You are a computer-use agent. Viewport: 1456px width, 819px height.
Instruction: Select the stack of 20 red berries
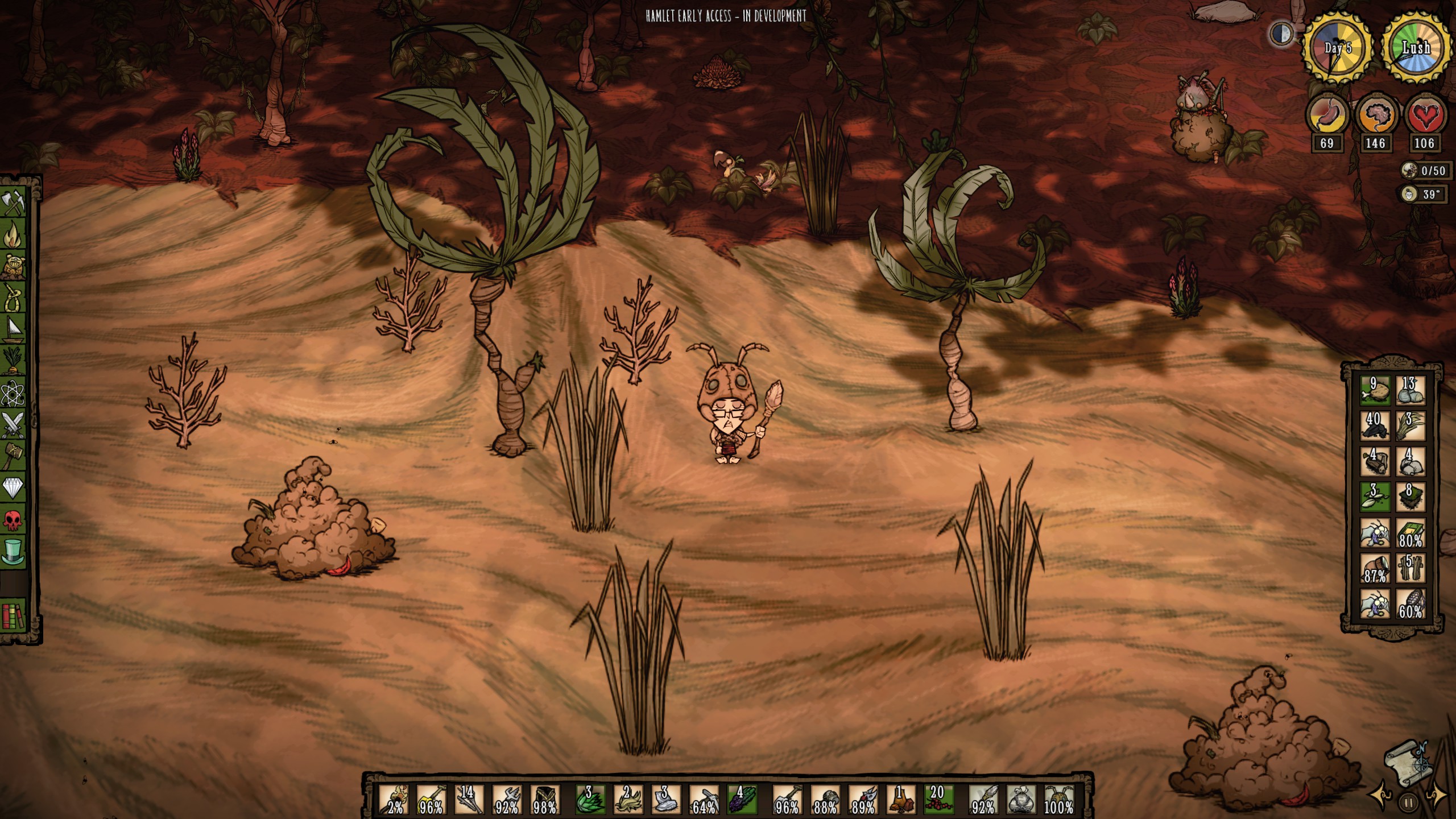pyautogui.click(x=938, y=800)
